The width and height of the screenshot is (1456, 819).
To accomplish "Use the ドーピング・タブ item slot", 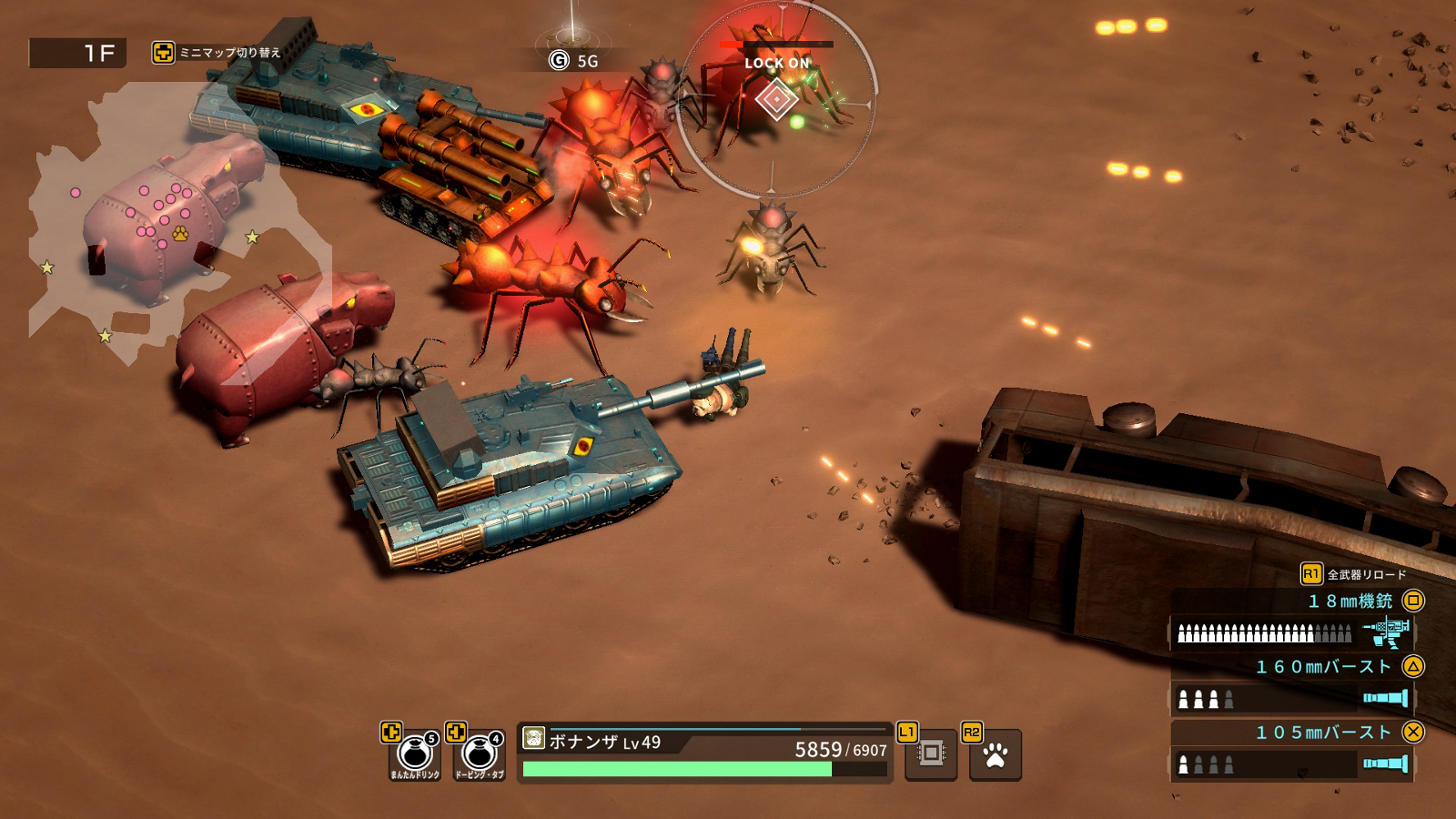I will [479, 754].
